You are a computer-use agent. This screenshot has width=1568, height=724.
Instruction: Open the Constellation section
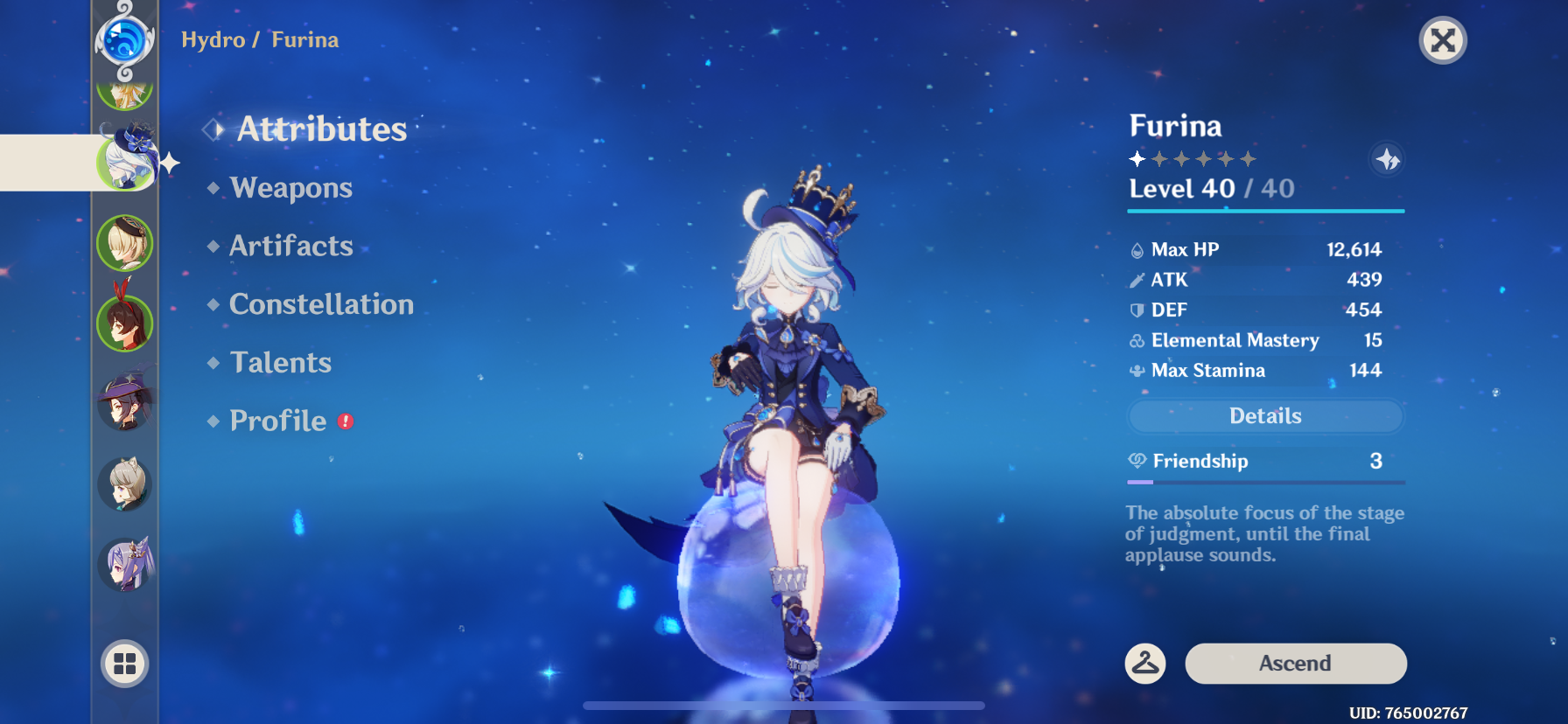(320, 304)
